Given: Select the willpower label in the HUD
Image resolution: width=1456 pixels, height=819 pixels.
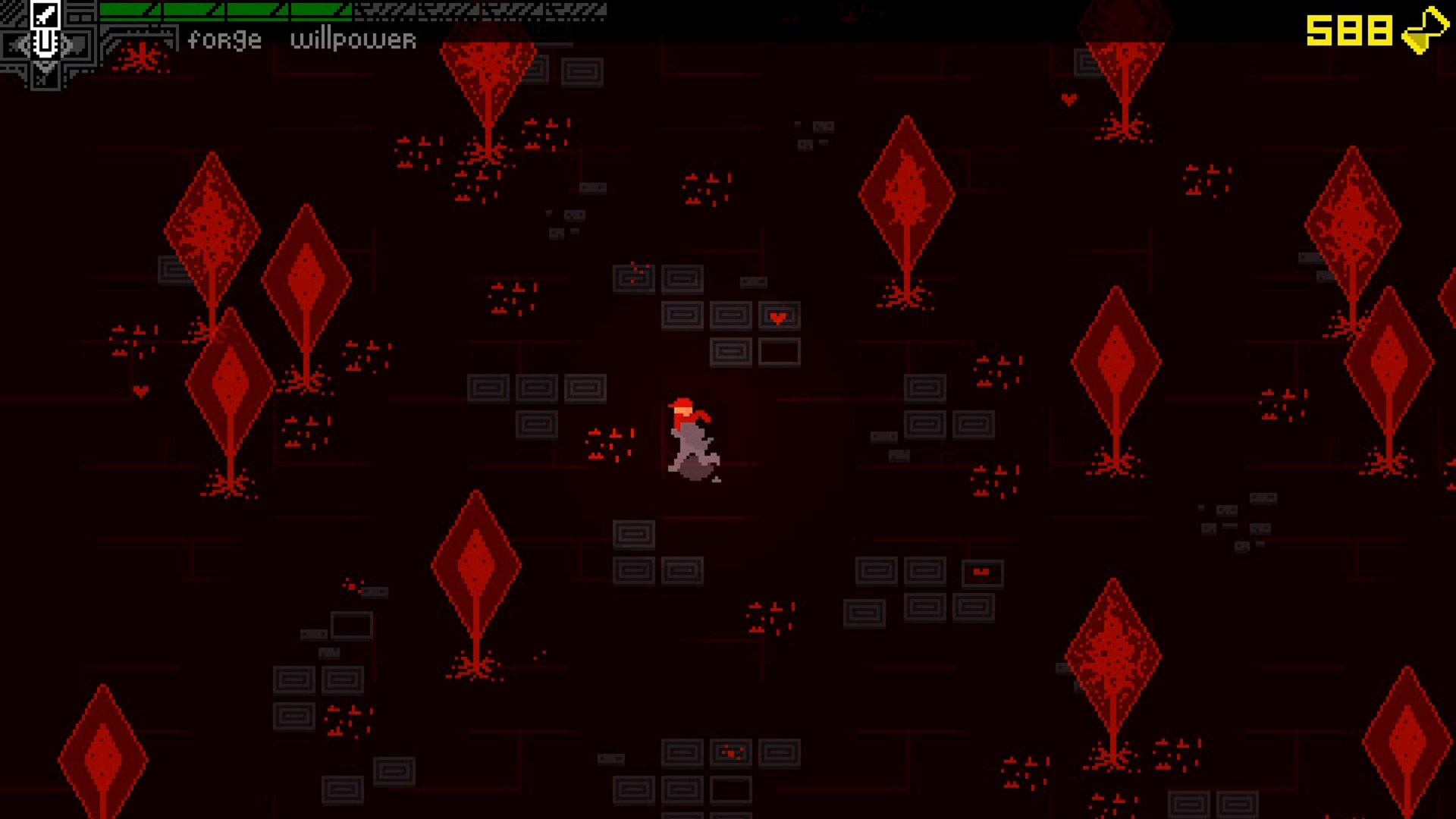Looking at the screenshot, I should coord(354,39).
